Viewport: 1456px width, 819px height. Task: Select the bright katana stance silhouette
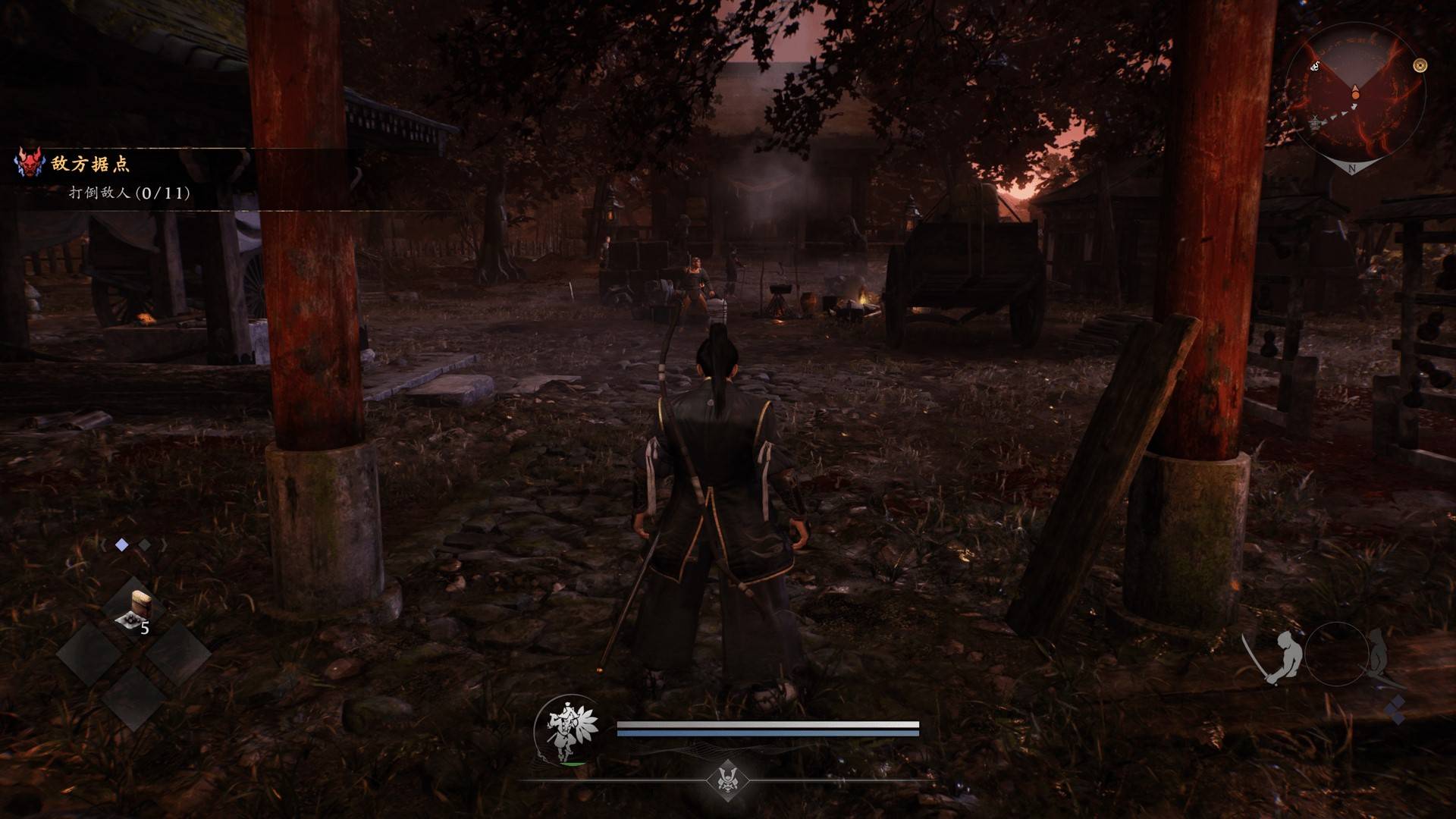click(x=1278, y=657)
